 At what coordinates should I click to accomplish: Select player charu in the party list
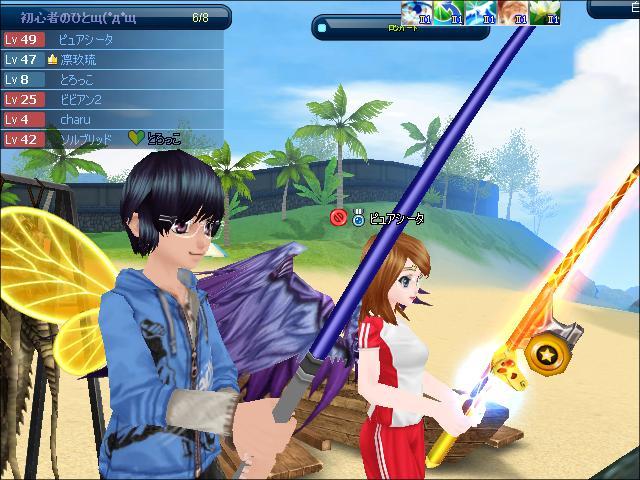point(110,120)
